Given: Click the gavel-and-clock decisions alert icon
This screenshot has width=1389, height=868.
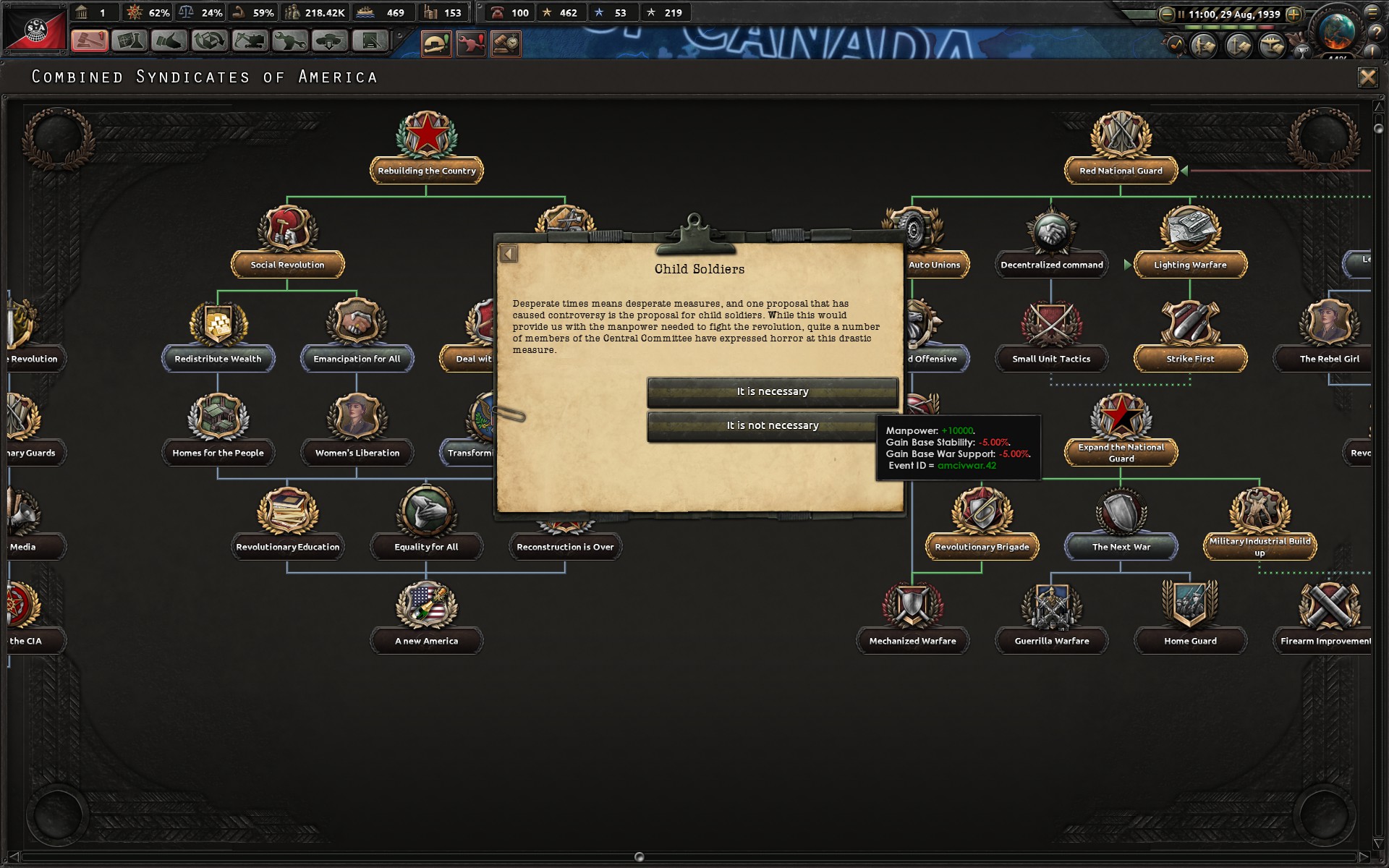Looking at the screenshot, I should pyautogui.click(x=506, y=43).
